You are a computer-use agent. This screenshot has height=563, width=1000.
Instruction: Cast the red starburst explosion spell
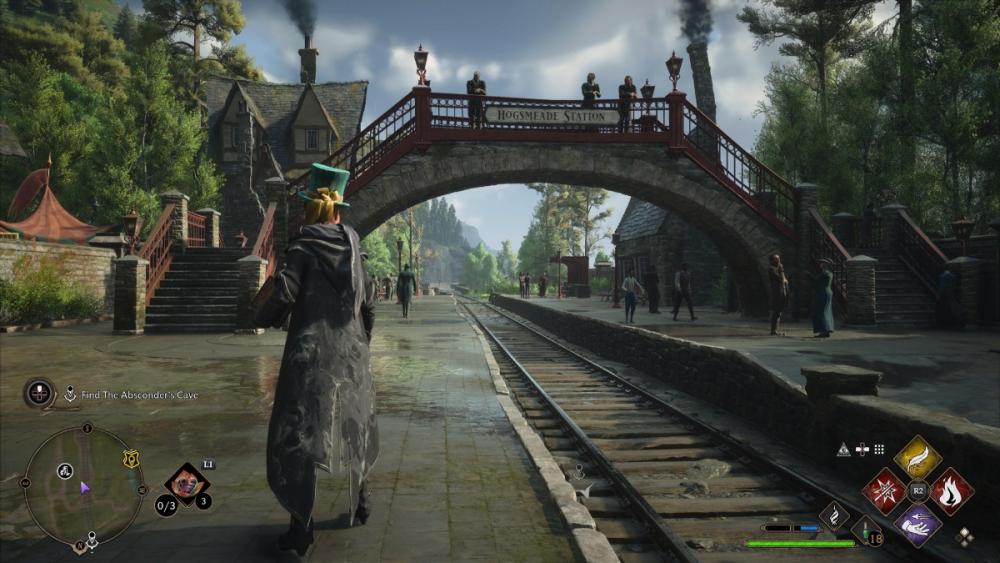(884, 491)
